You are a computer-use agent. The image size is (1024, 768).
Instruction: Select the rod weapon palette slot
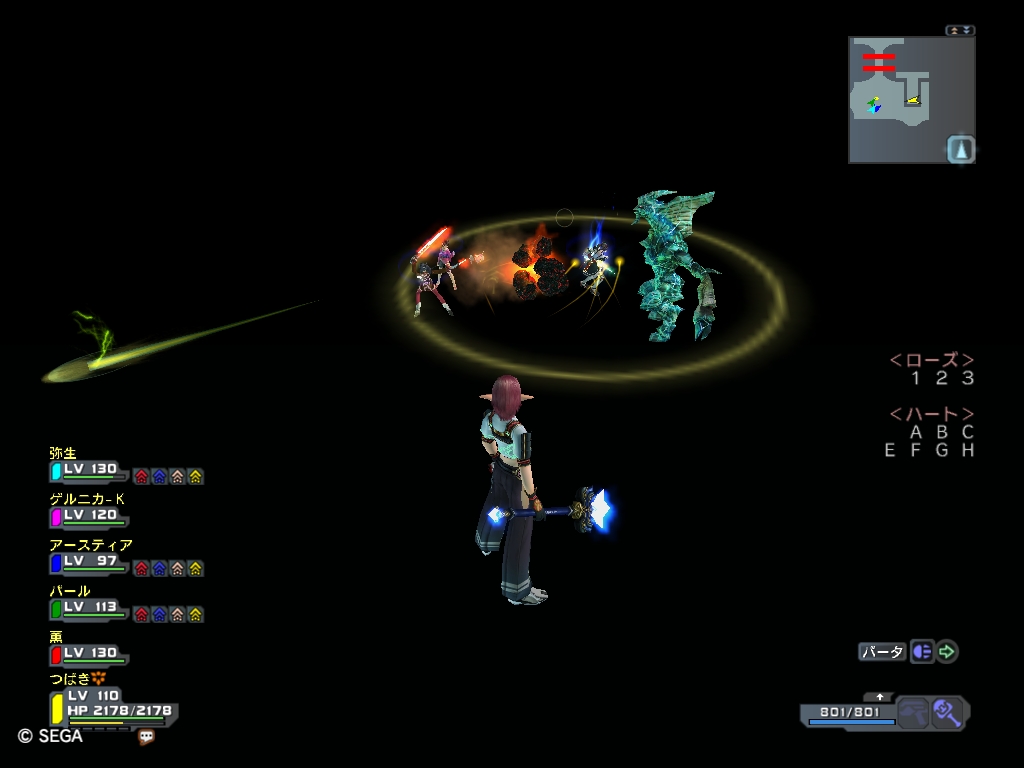[946, 713]
